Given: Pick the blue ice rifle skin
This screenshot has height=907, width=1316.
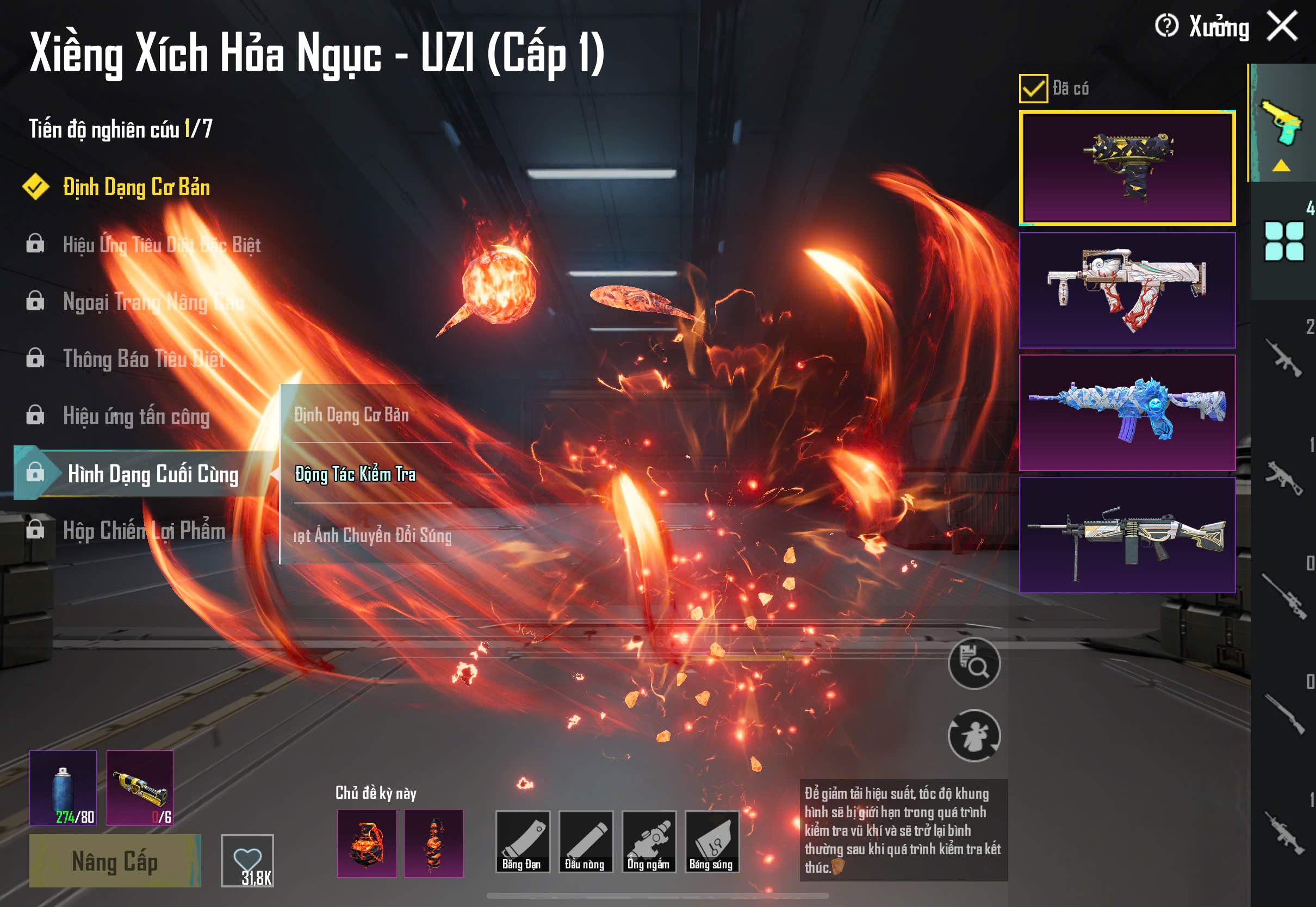Looking at the screenshot, I should point(1127,413).
